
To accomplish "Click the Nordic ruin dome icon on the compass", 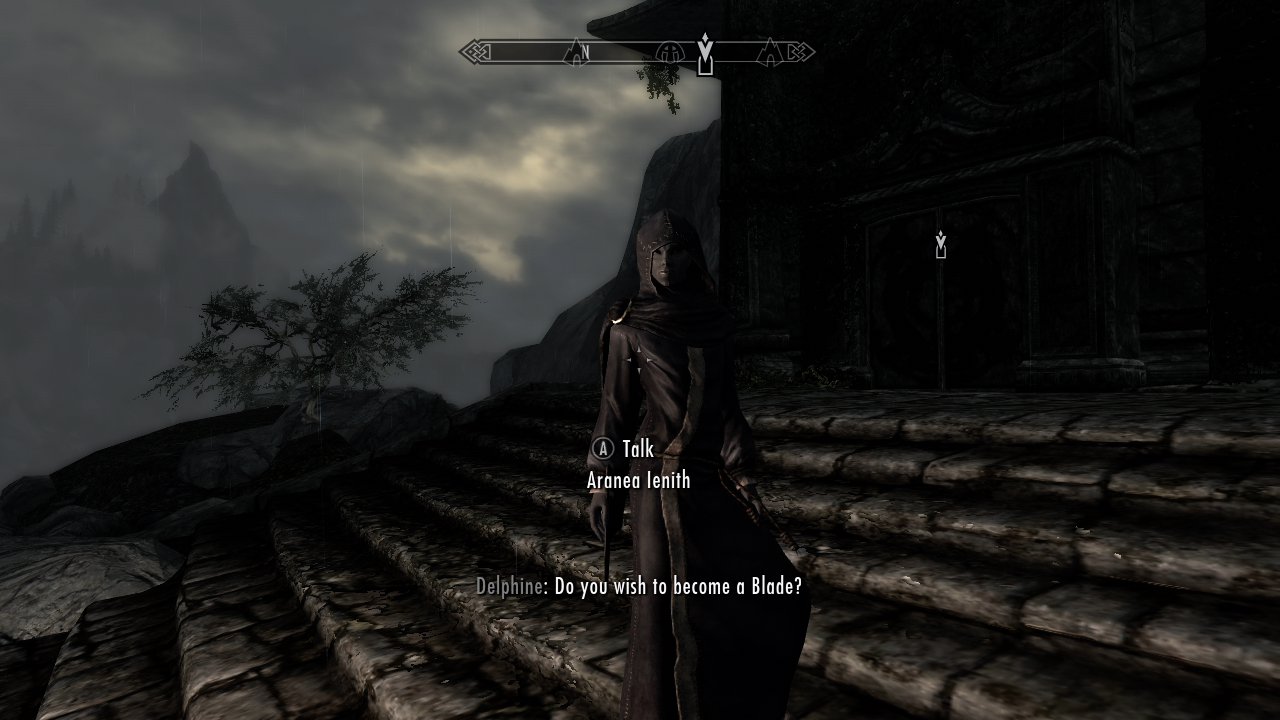I will [669, 51].
